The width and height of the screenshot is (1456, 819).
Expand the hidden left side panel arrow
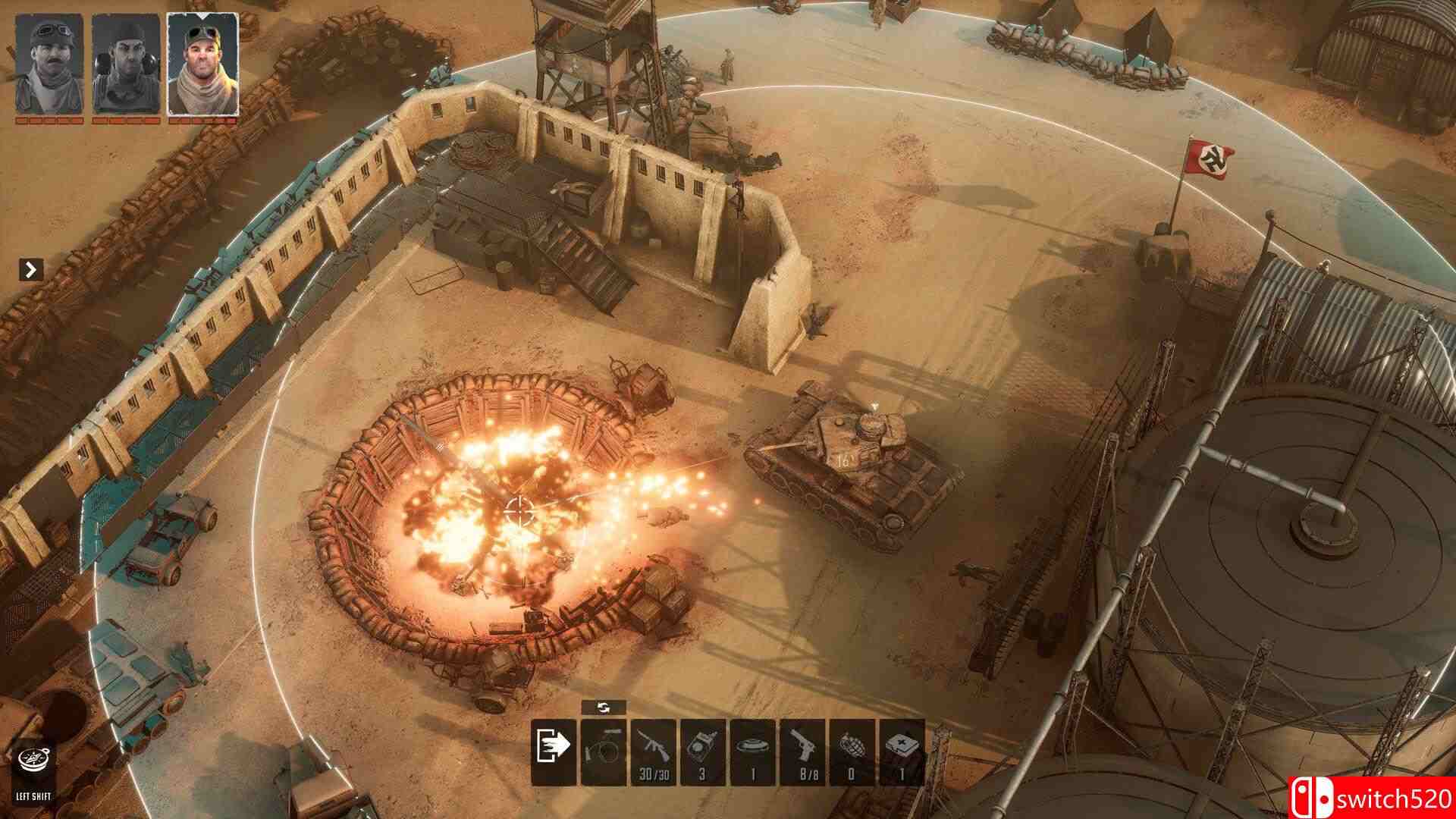(x=30, y=269)
